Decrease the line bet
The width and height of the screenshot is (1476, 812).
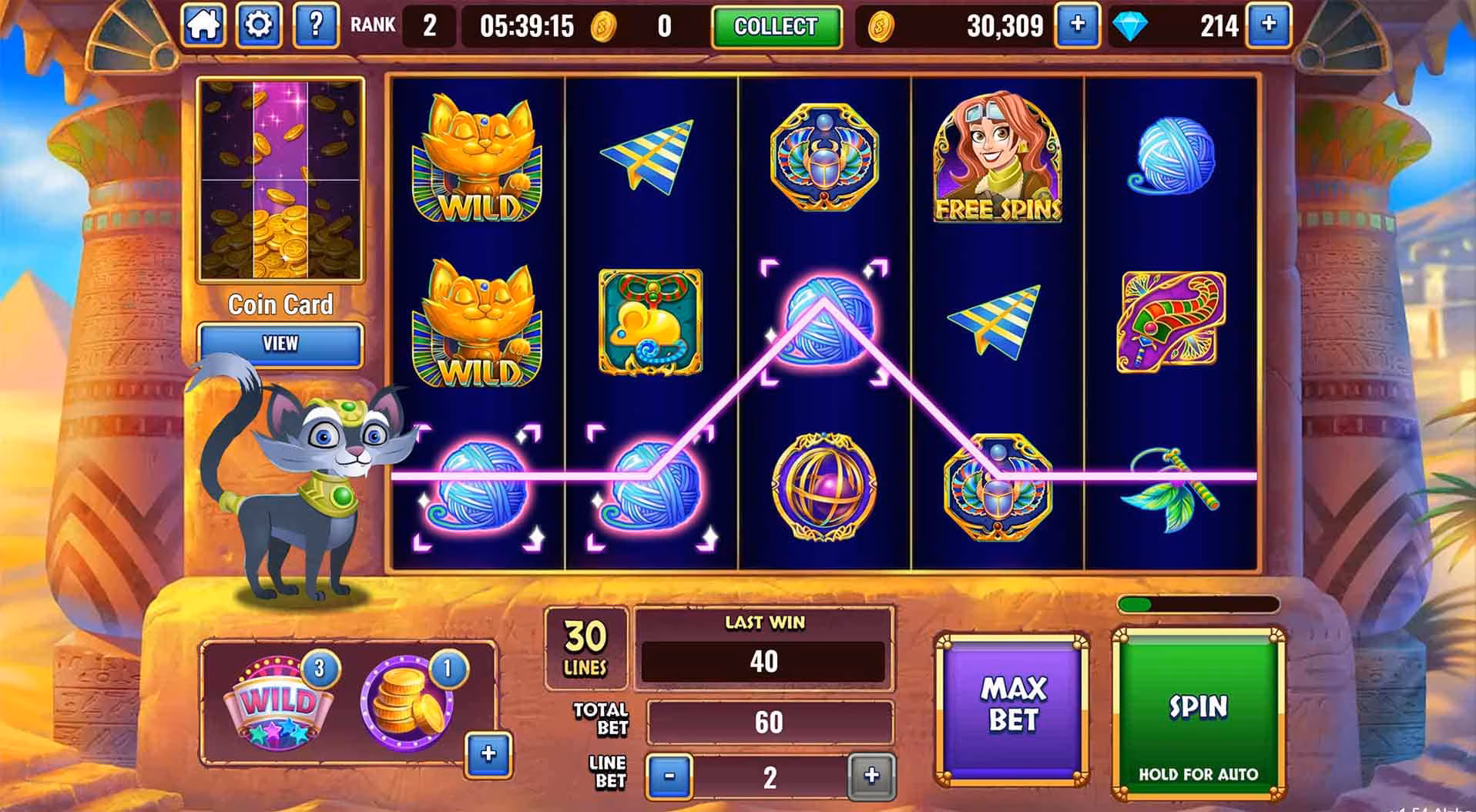(x=669, y=777)
